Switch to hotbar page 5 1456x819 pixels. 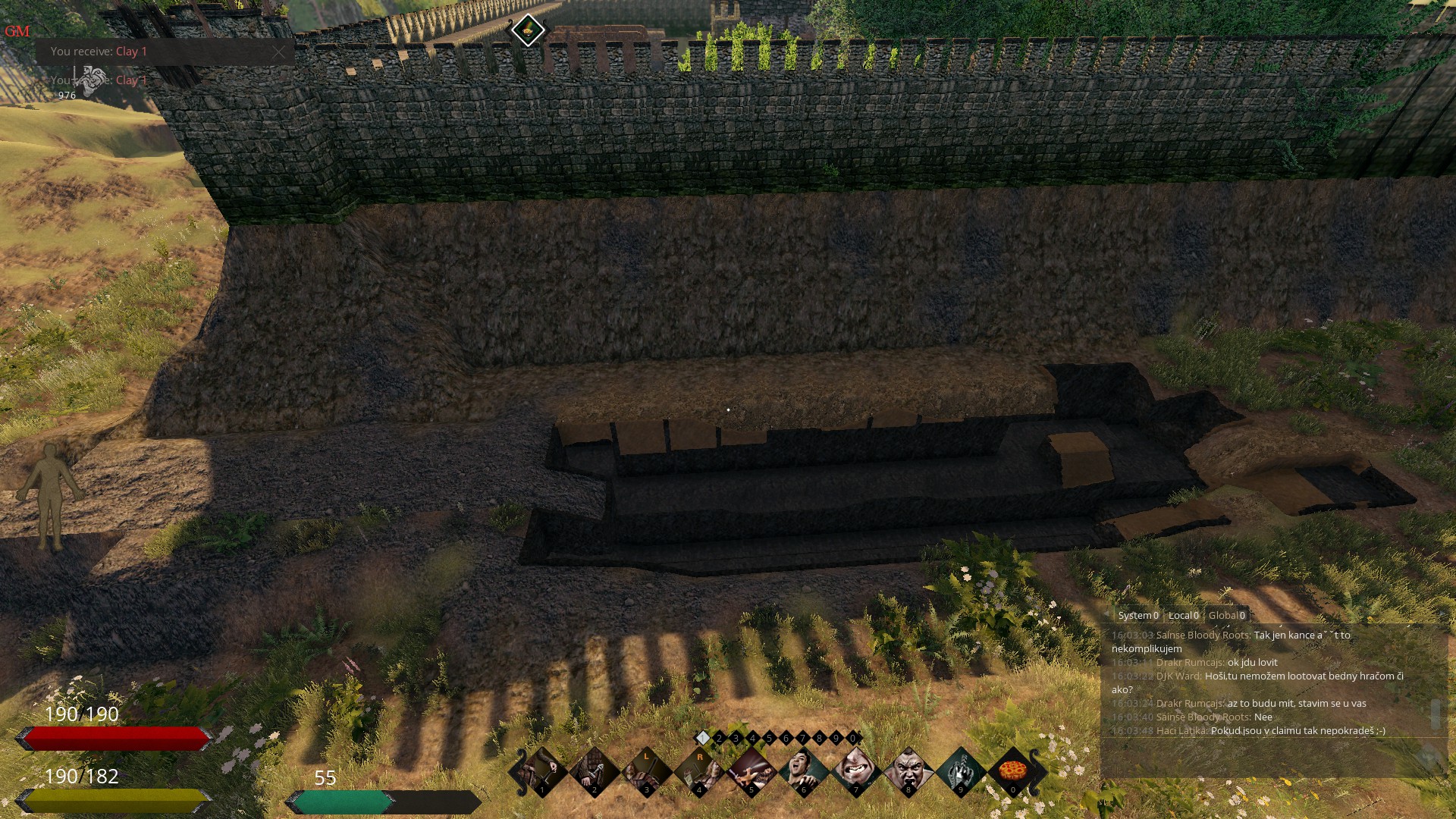tap(769, 738)
